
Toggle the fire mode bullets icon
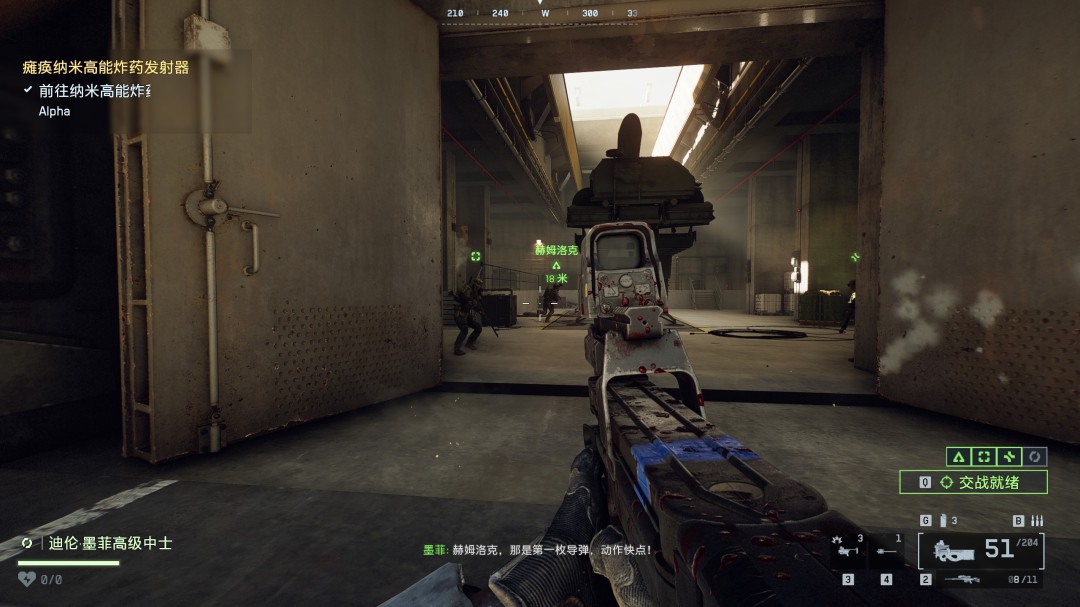coord(1036,520)
